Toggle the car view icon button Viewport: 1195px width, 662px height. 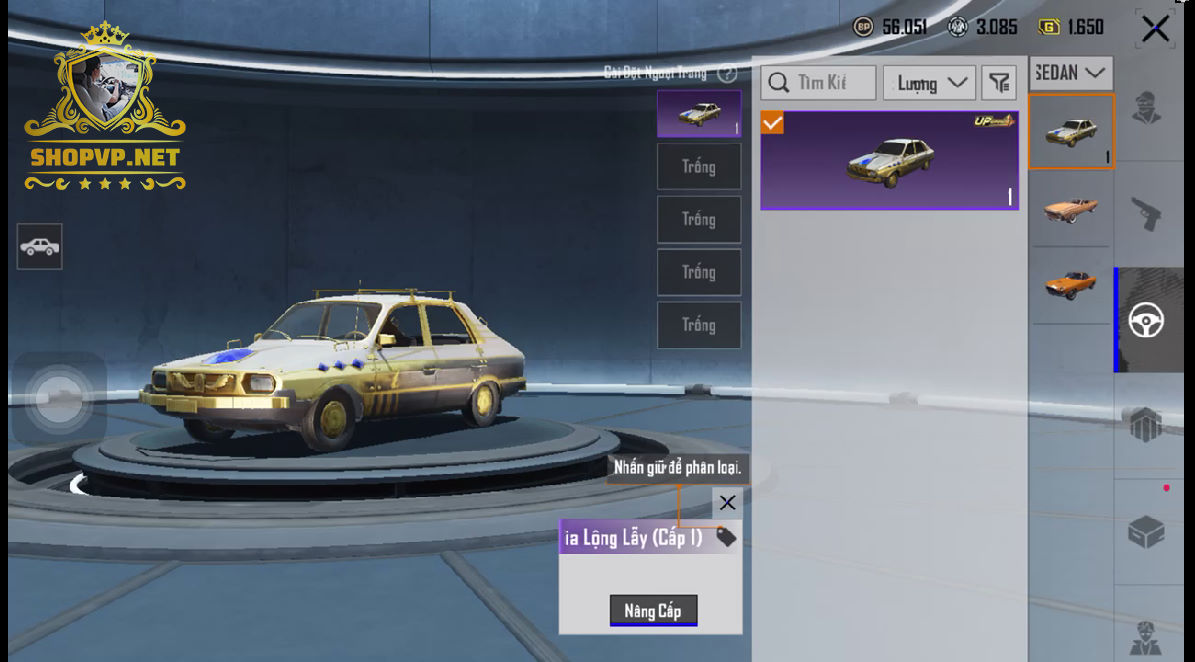tap(40, 246)
